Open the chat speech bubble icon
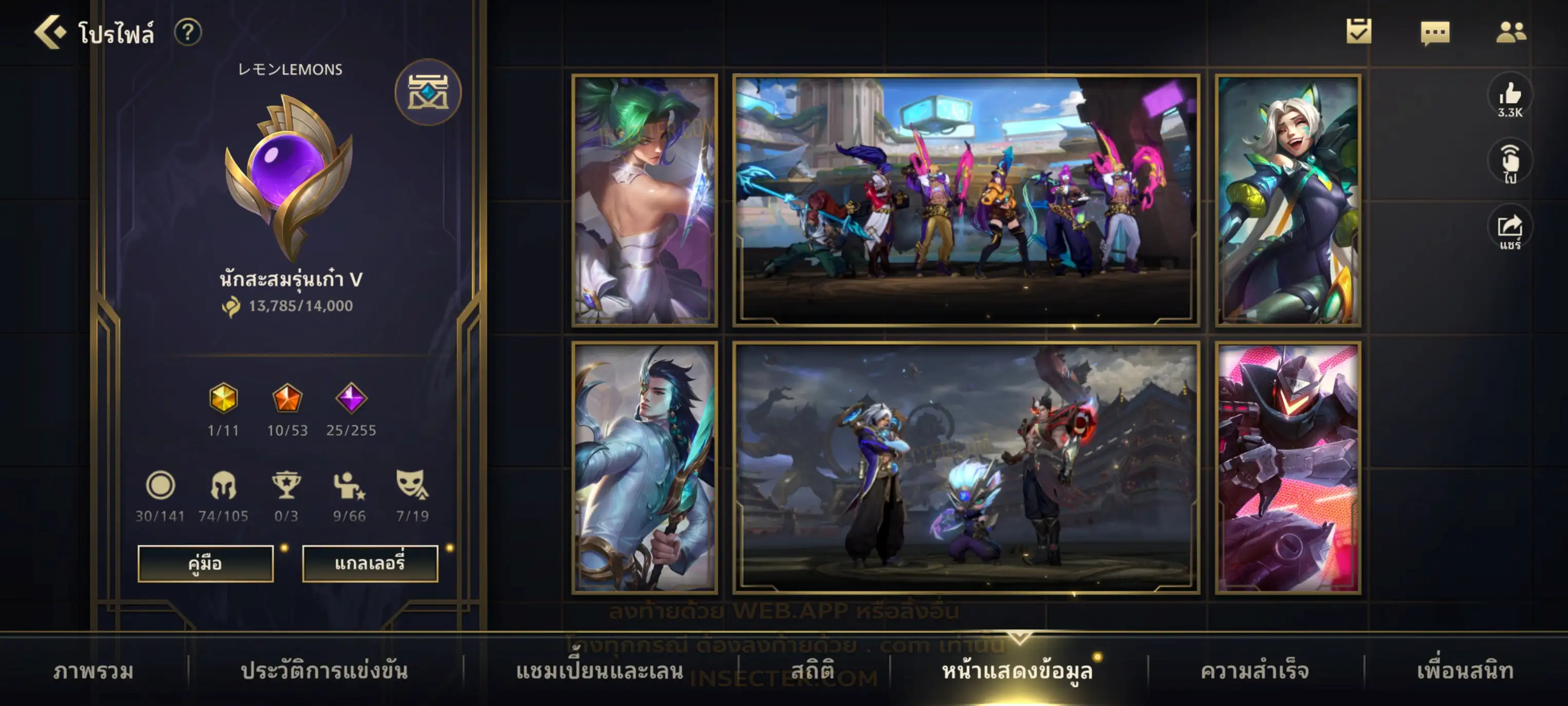Screen dimensions: 1568x706 click(x=1435, y=32)
